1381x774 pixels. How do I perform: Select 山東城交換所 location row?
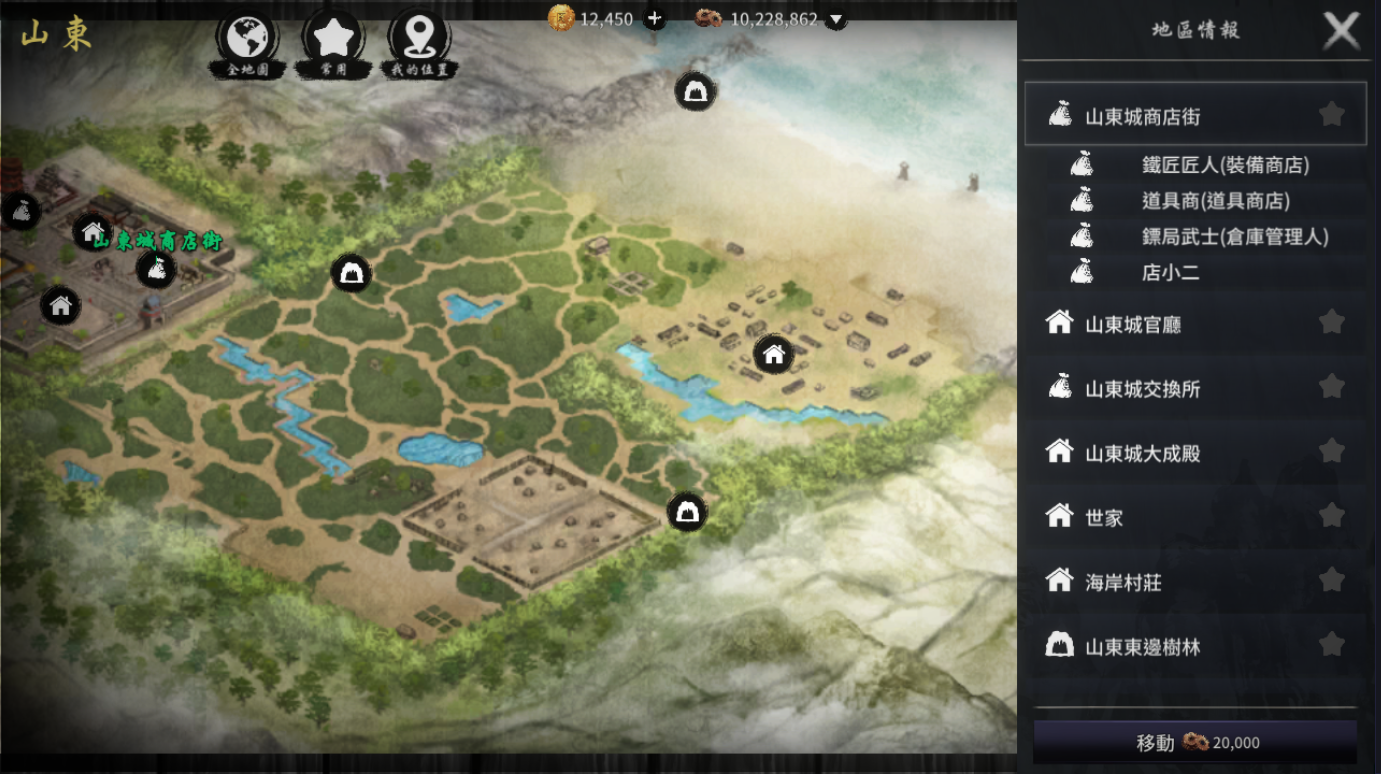pos(1142,389)
